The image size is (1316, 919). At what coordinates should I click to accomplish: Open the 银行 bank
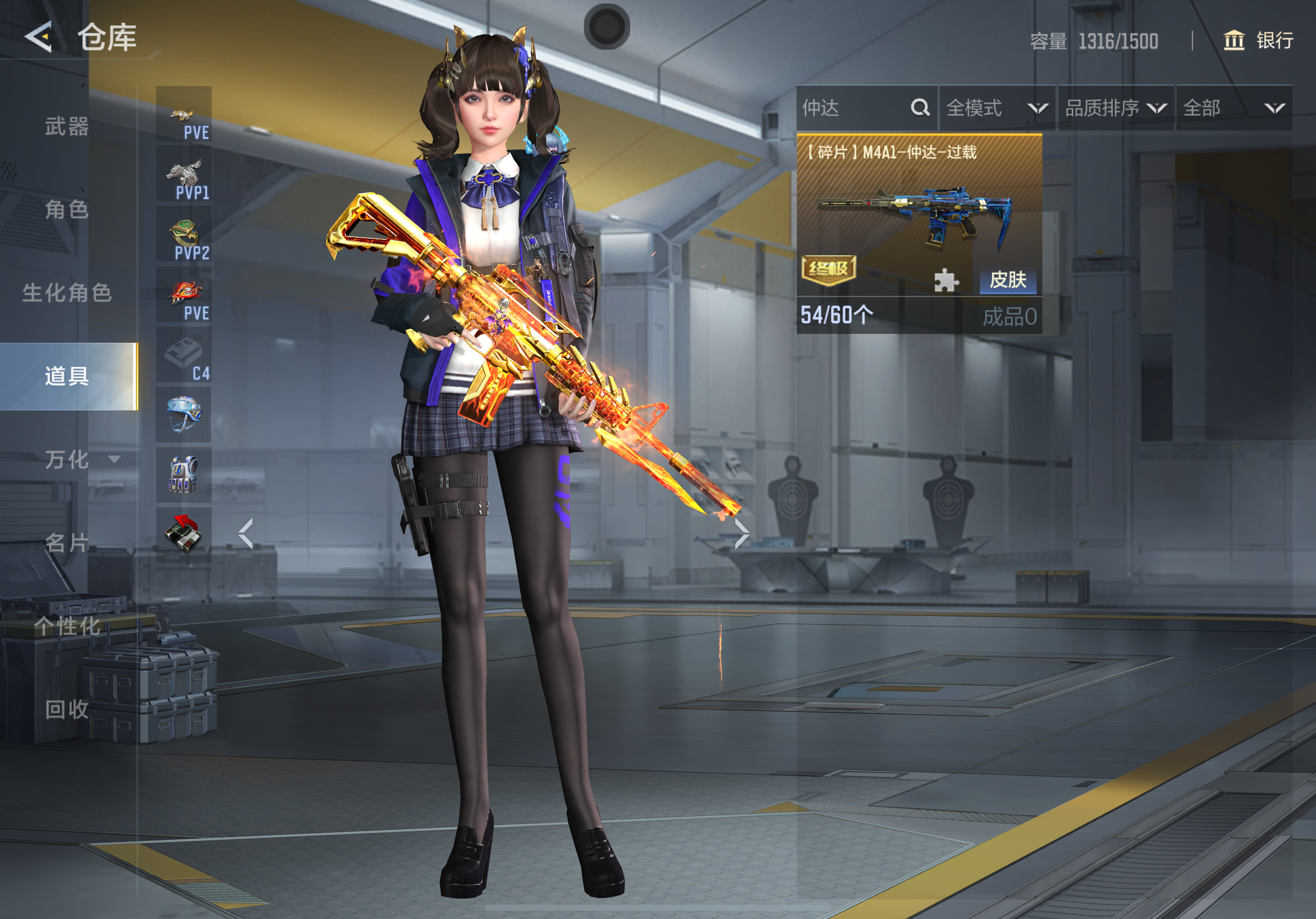click(x=1259, y=41)
